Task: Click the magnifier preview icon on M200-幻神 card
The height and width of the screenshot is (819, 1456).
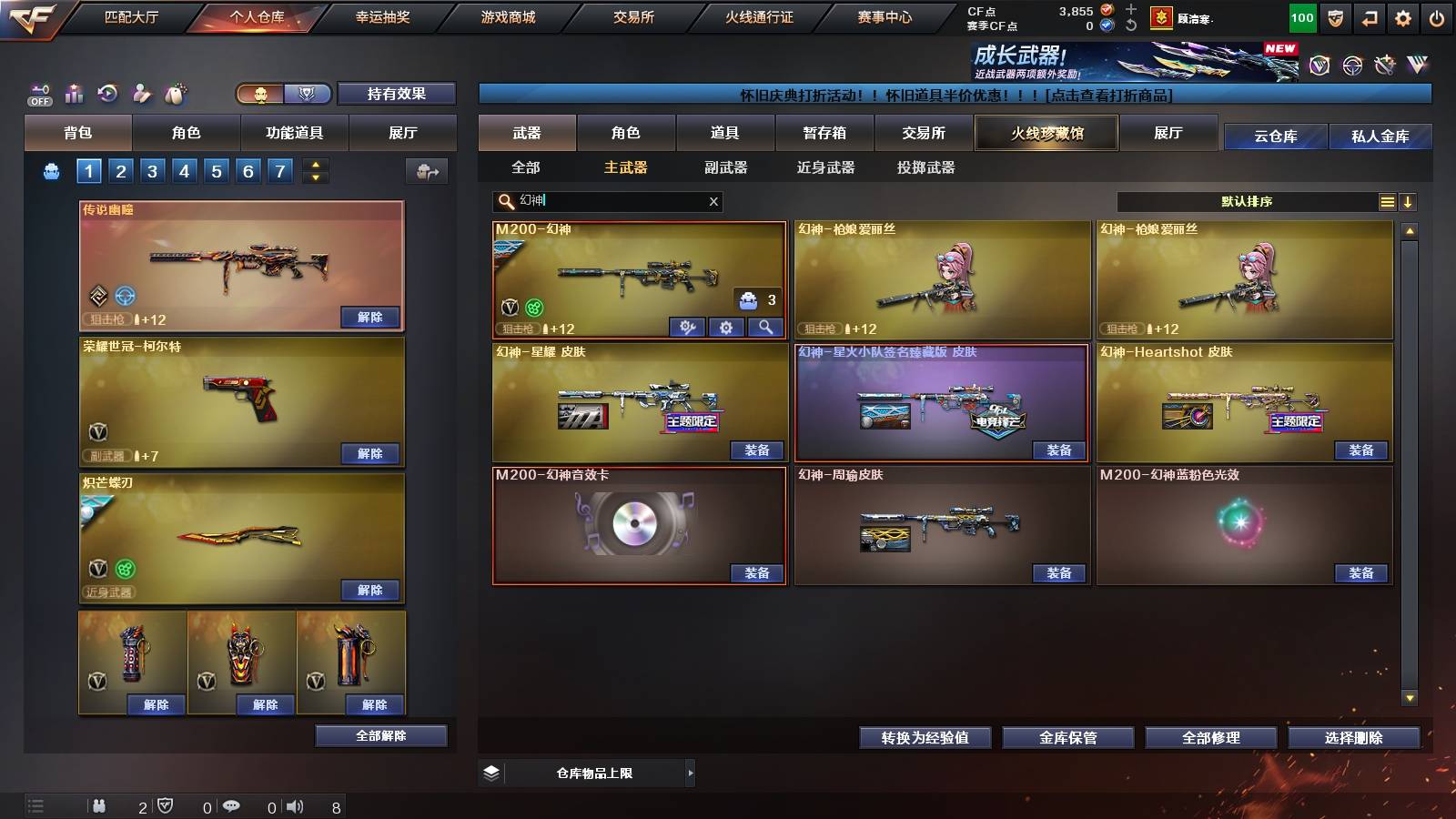Action: click(x=764, y=326)
